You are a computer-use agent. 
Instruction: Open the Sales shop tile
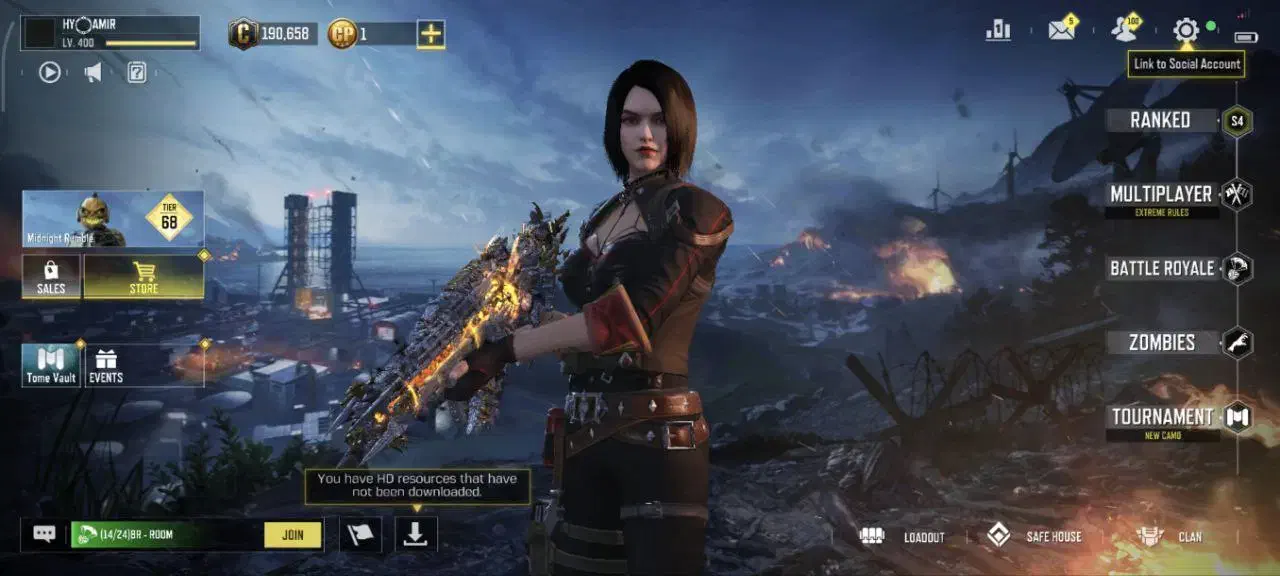[51, 276]
